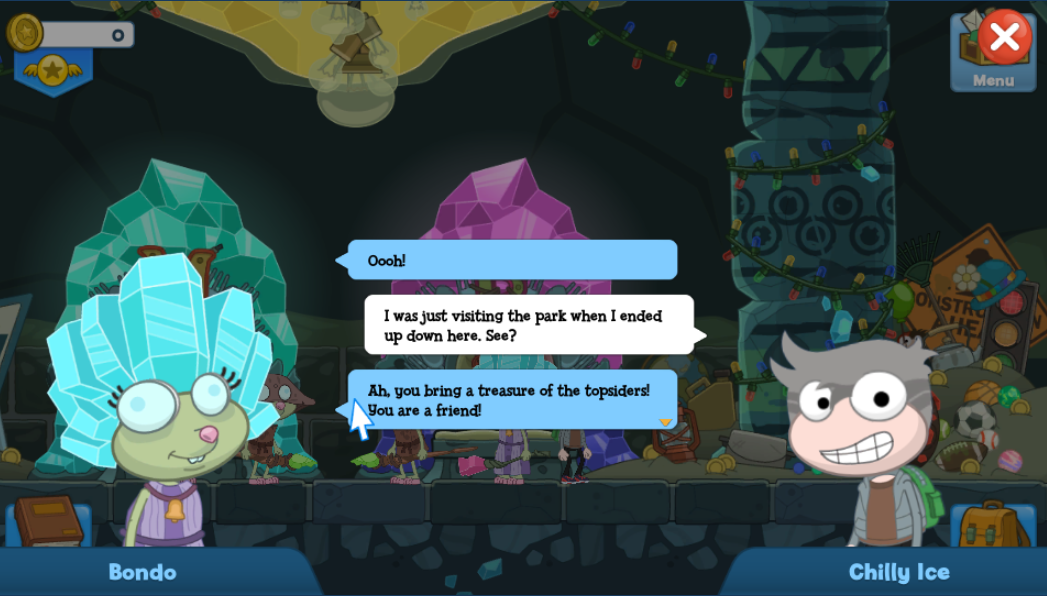This screenshot has height=596, width=1047.
Task: Open the brown journal book icon
Action: tap(47, 521)
